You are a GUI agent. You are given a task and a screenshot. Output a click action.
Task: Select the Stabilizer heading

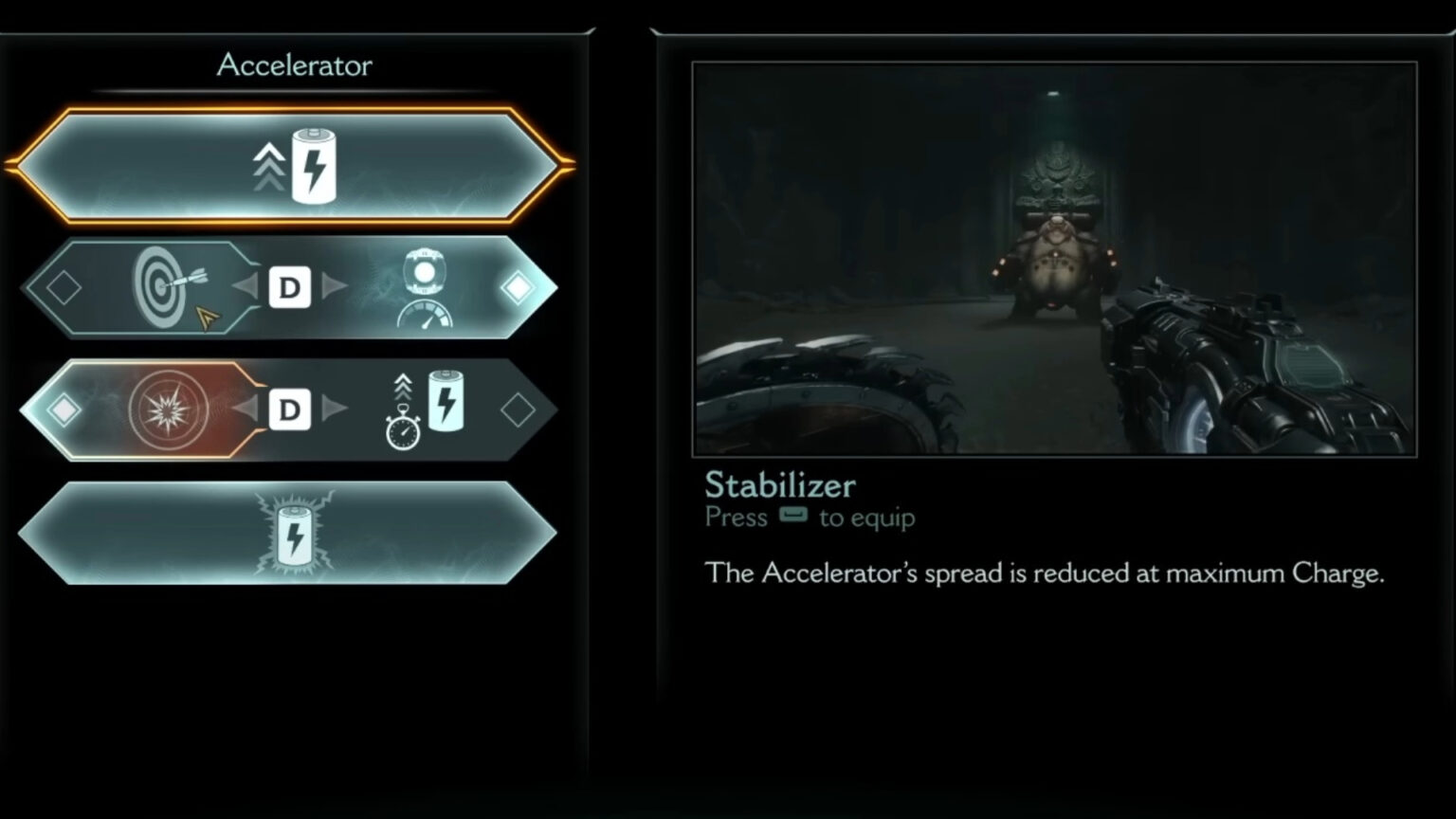(x=779, y=485)
